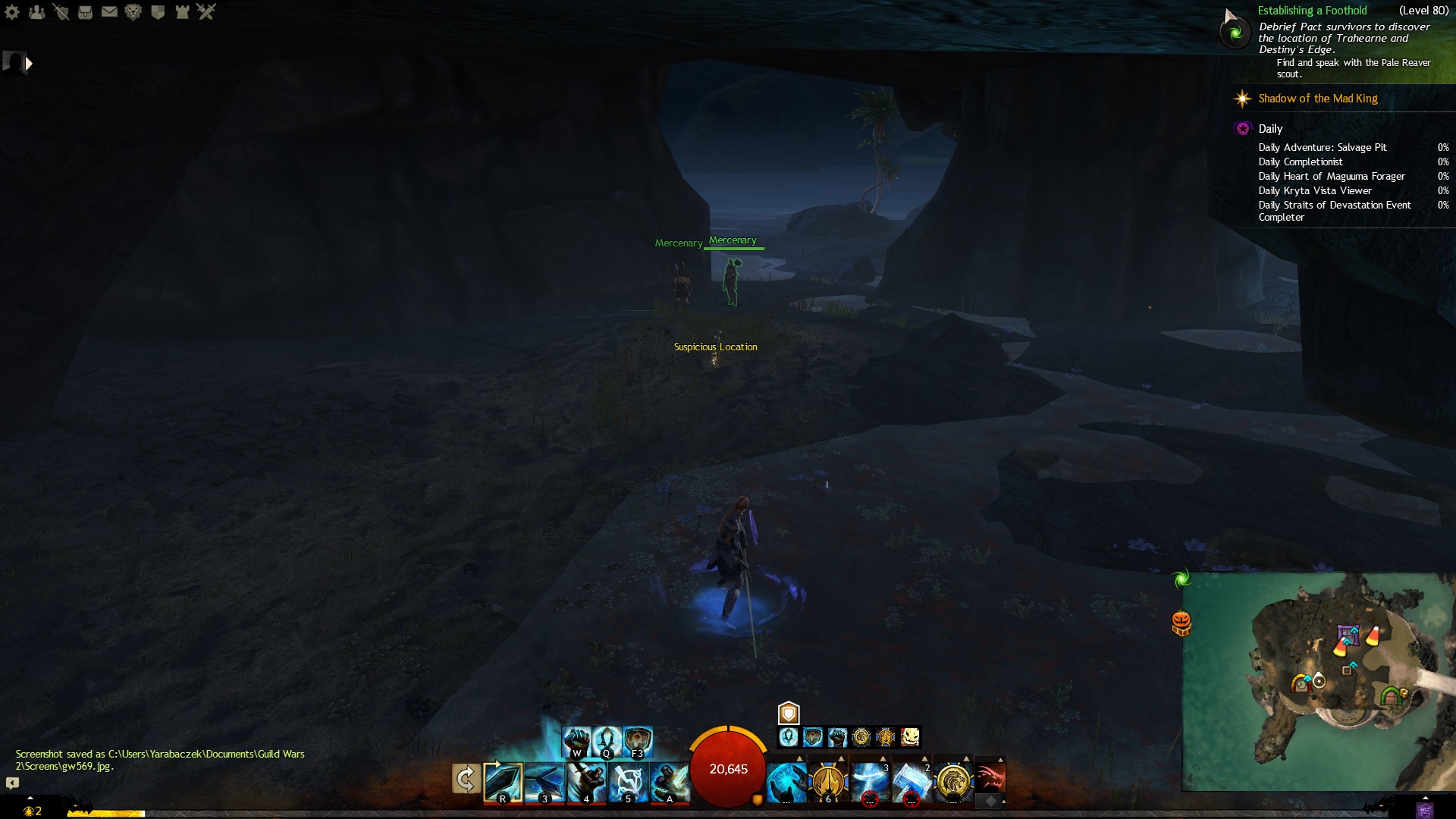
Task: Activate the first weapon skill with R key label
Action: click(503, 782)
